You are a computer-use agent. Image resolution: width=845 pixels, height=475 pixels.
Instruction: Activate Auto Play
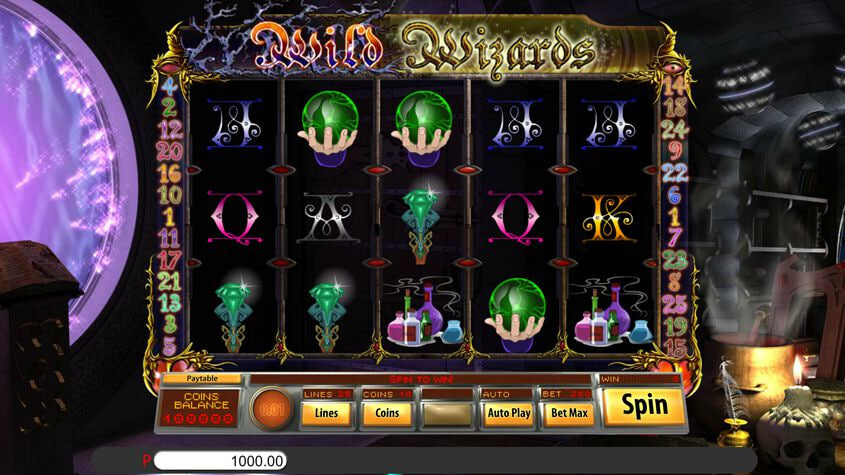[507, 412]
